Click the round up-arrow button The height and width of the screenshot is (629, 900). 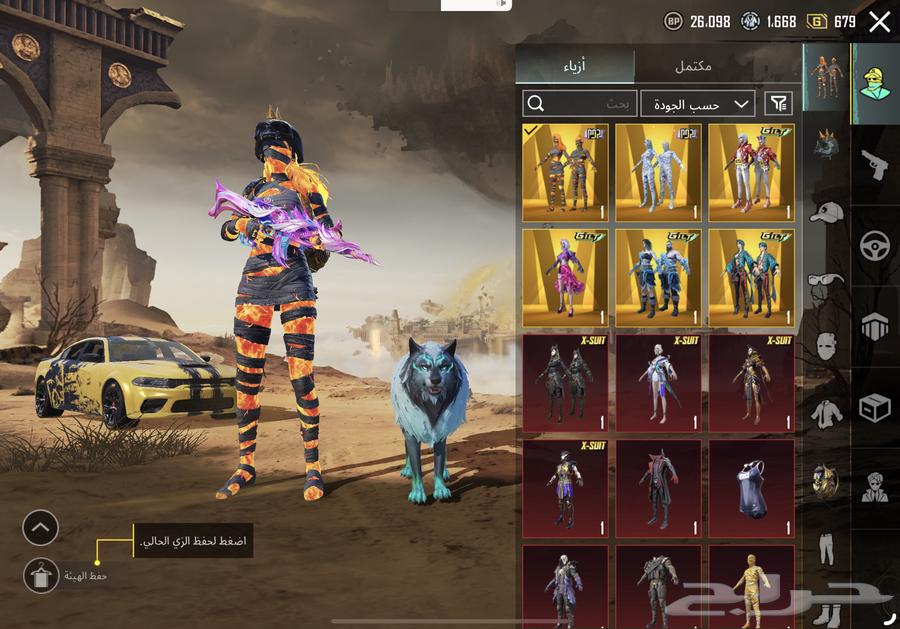coord(41,527)
